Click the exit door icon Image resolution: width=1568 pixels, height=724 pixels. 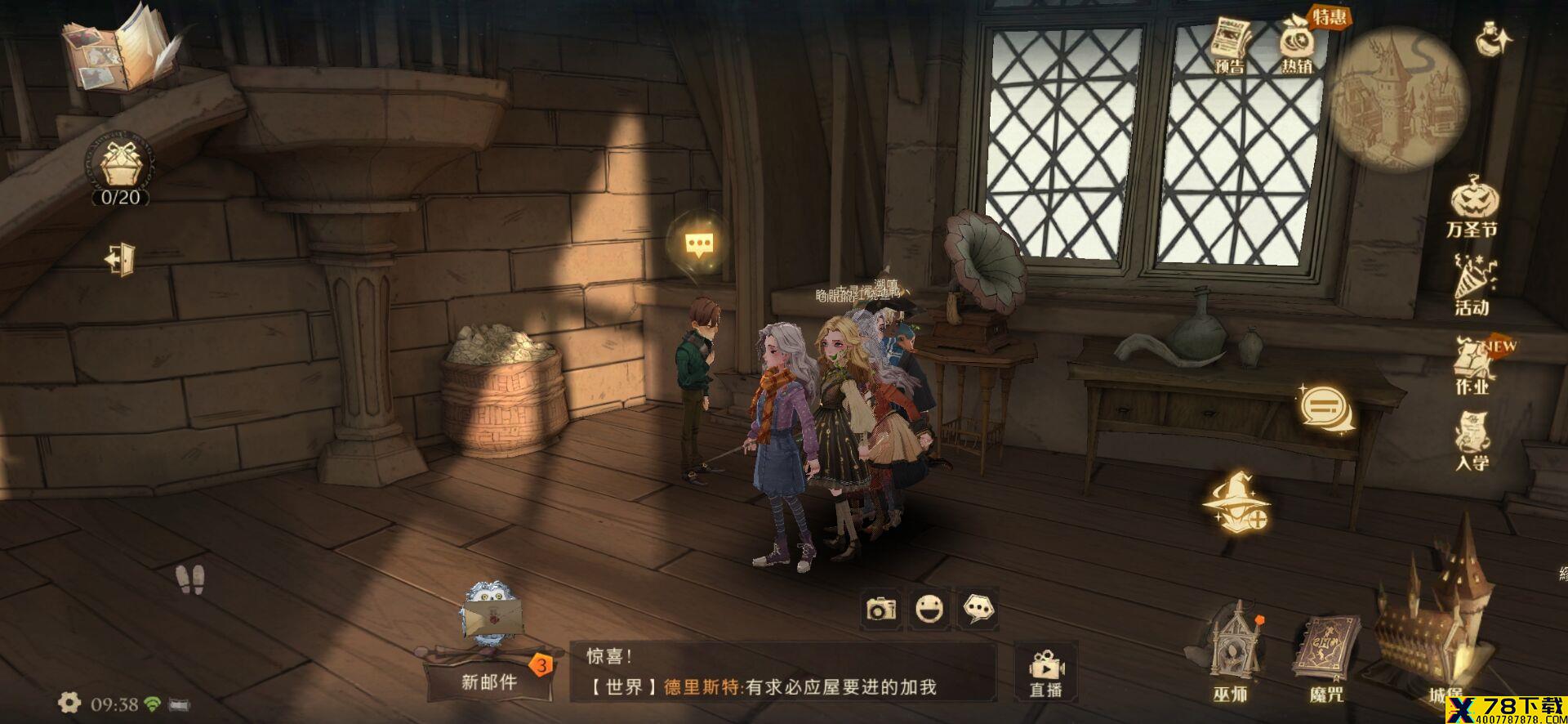[x=121, y=259]
